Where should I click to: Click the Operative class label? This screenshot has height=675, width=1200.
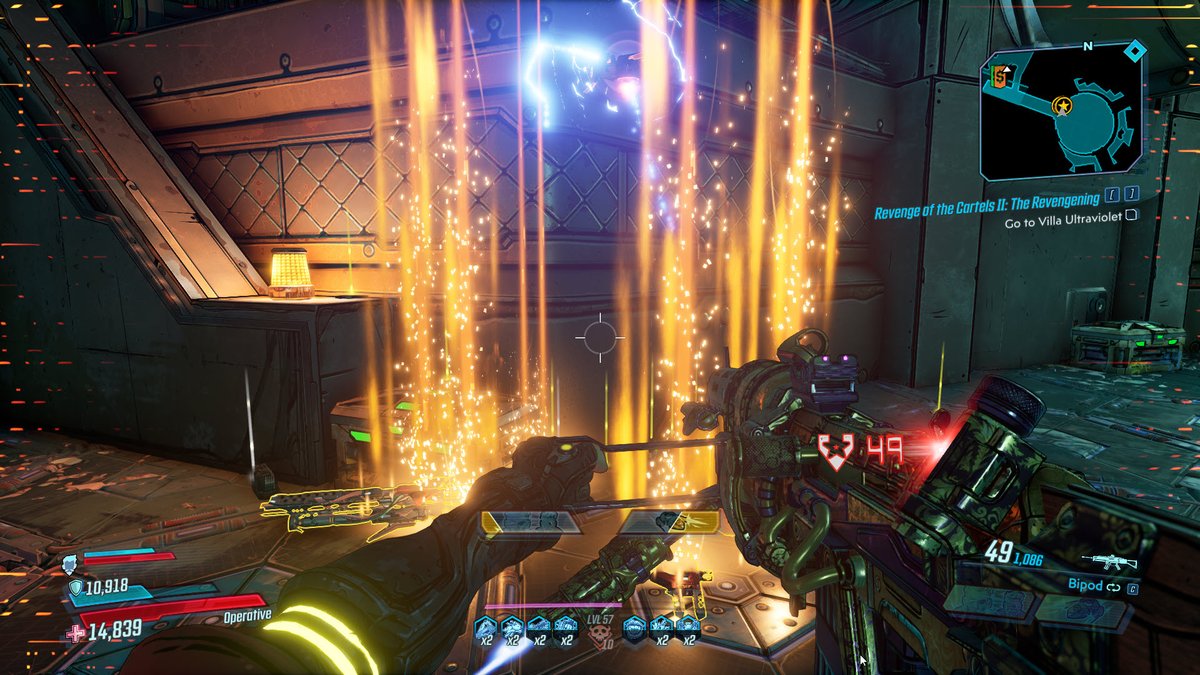point(247,615)
